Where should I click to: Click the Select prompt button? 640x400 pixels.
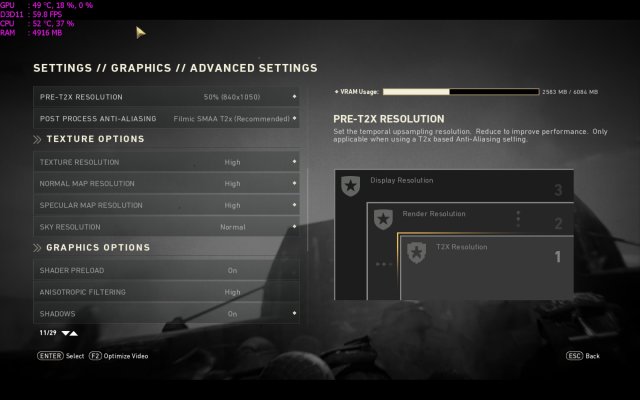tap(60, 355)
